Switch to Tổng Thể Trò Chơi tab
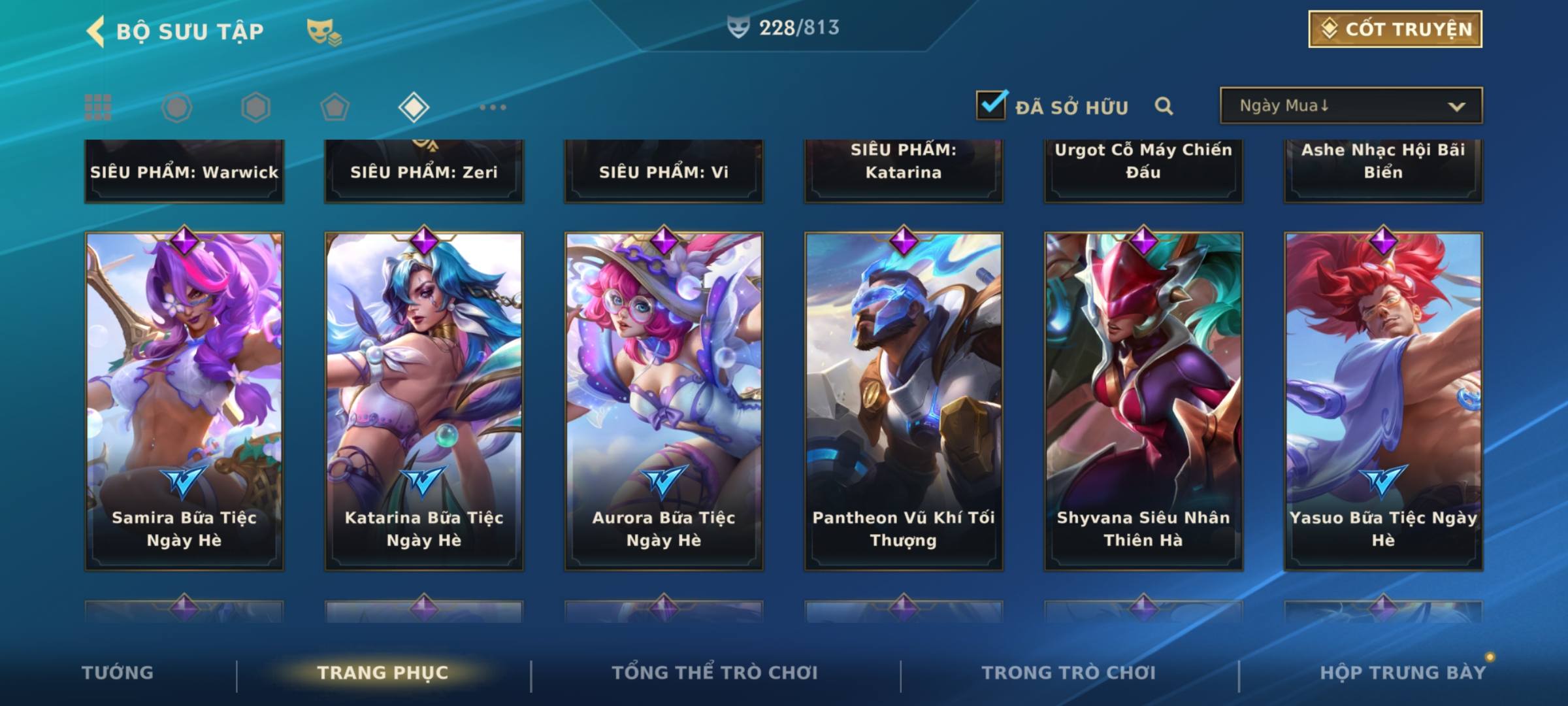Viewport: 1568px width, 706px height. coord(715,673)
